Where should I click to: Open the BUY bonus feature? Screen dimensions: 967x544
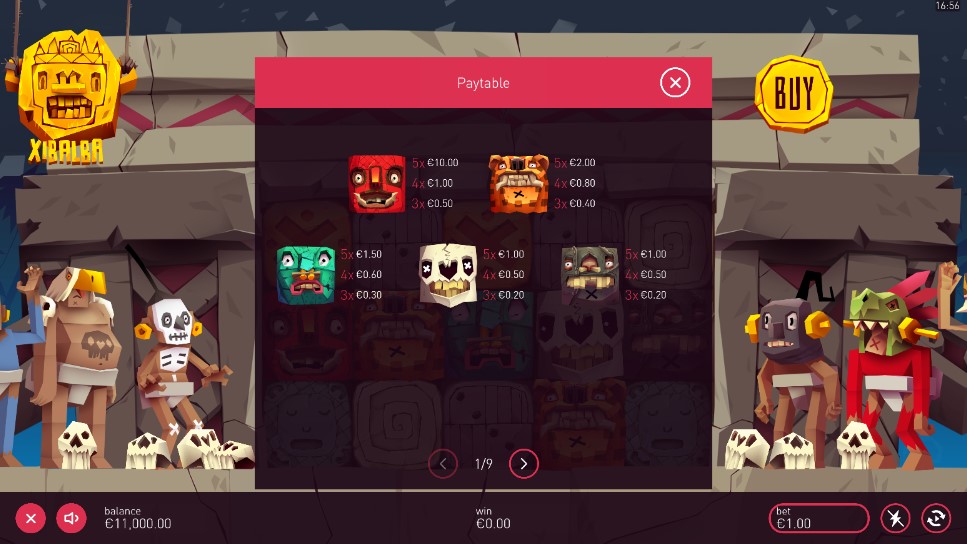click(794, 94)
